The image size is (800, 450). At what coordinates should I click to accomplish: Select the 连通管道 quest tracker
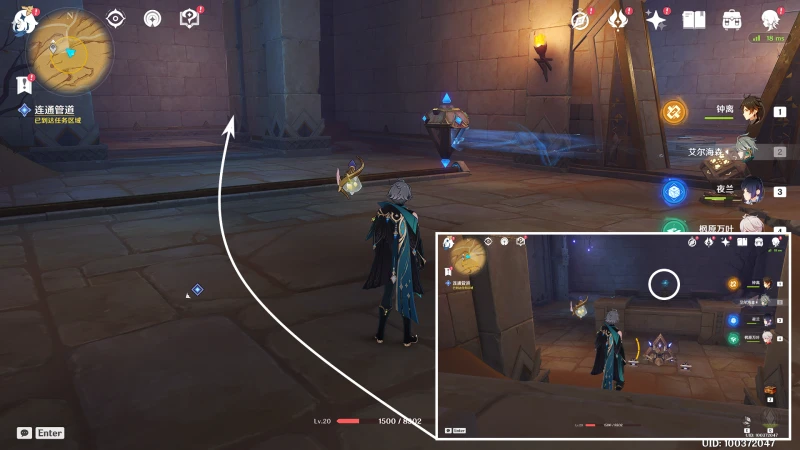pos(56,109)
